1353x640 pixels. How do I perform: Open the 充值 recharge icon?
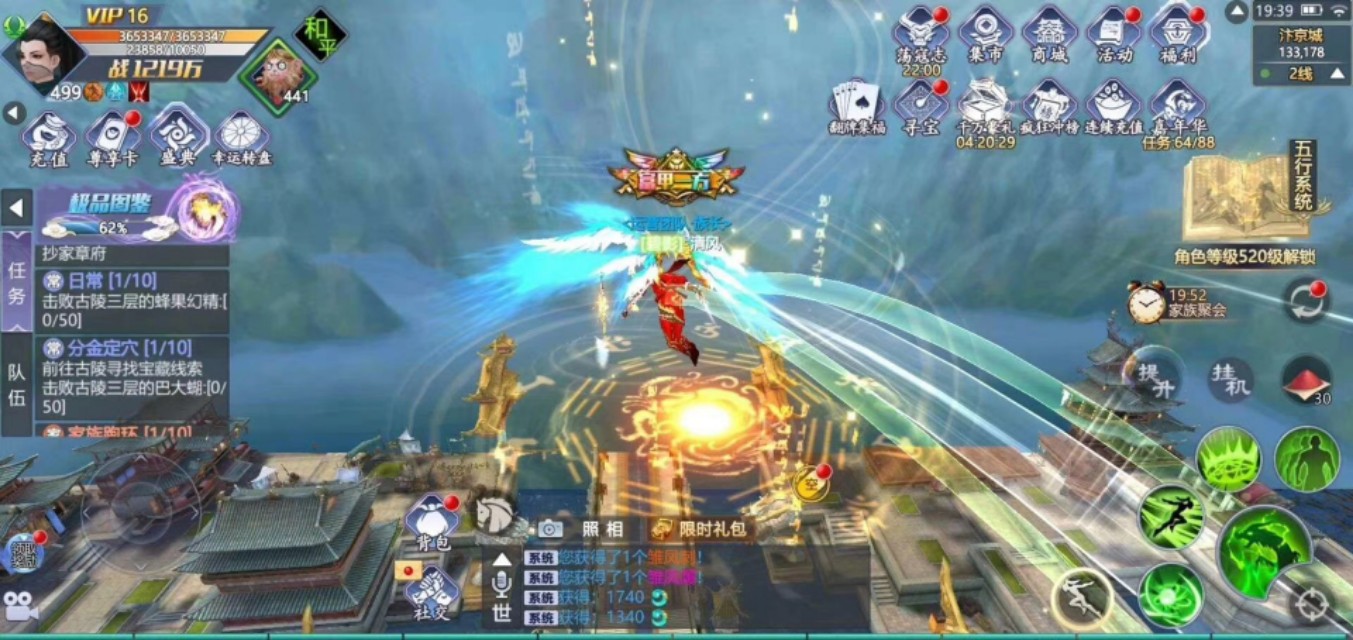(48, 137)
